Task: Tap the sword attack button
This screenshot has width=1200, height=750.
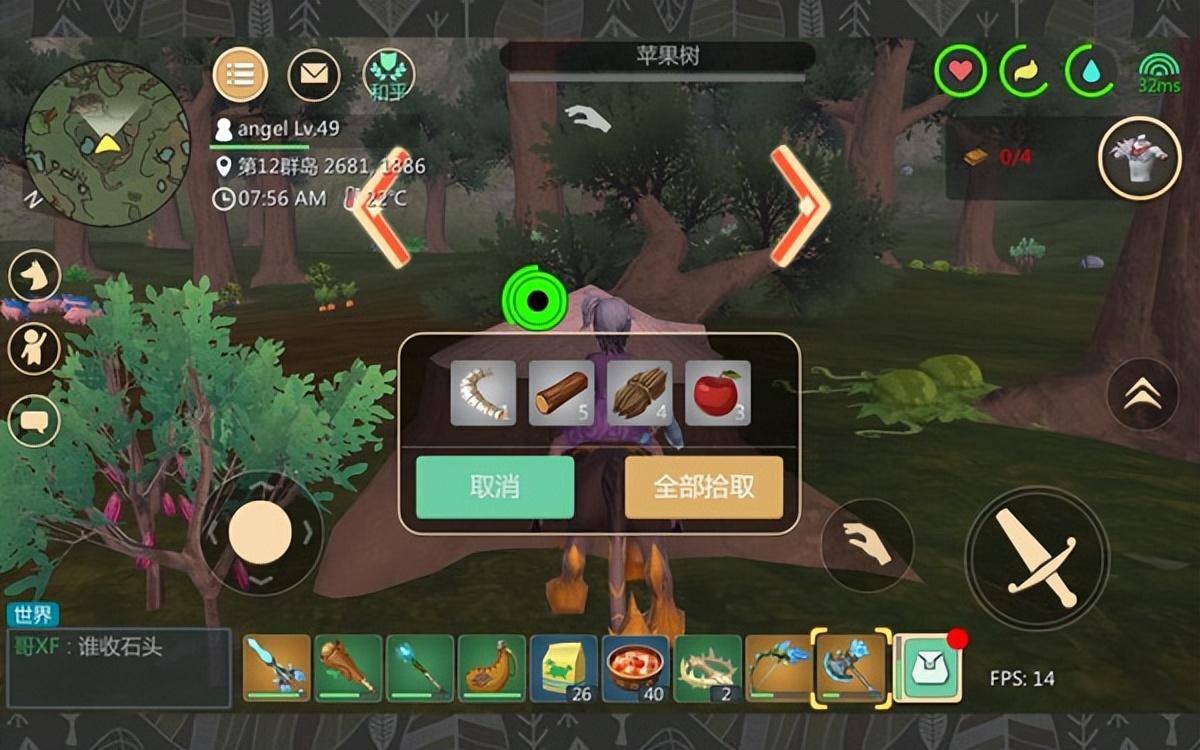Action: click(x=1036, y=557)
